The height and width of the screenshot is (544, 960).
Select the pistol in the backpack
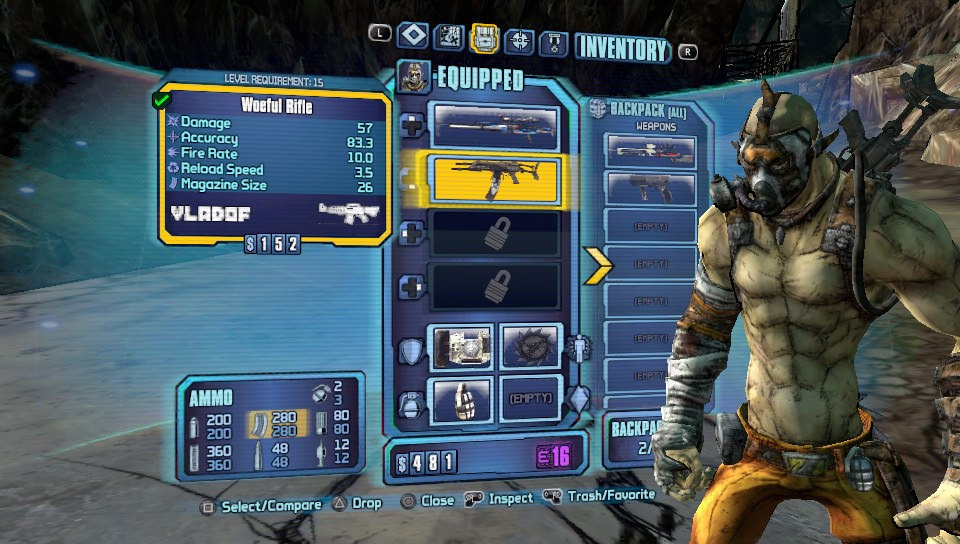coord(650,187)
